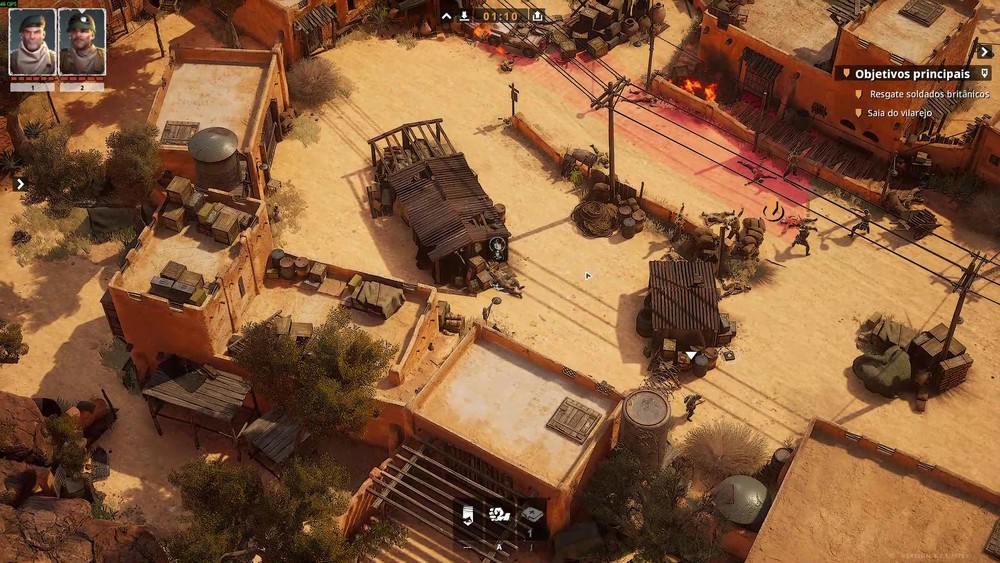Click the quick load upload-arrow icon
1000x563 pixels.
coord(537,16)
